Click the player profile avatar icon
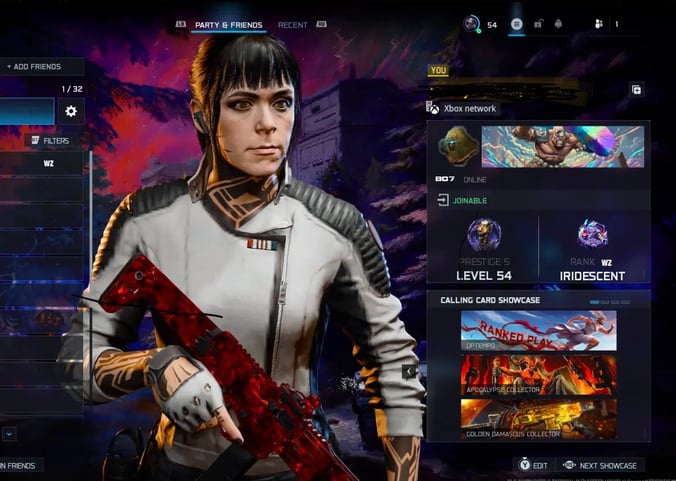This screenshot has width=676, height=481. (x=471, y=24)
